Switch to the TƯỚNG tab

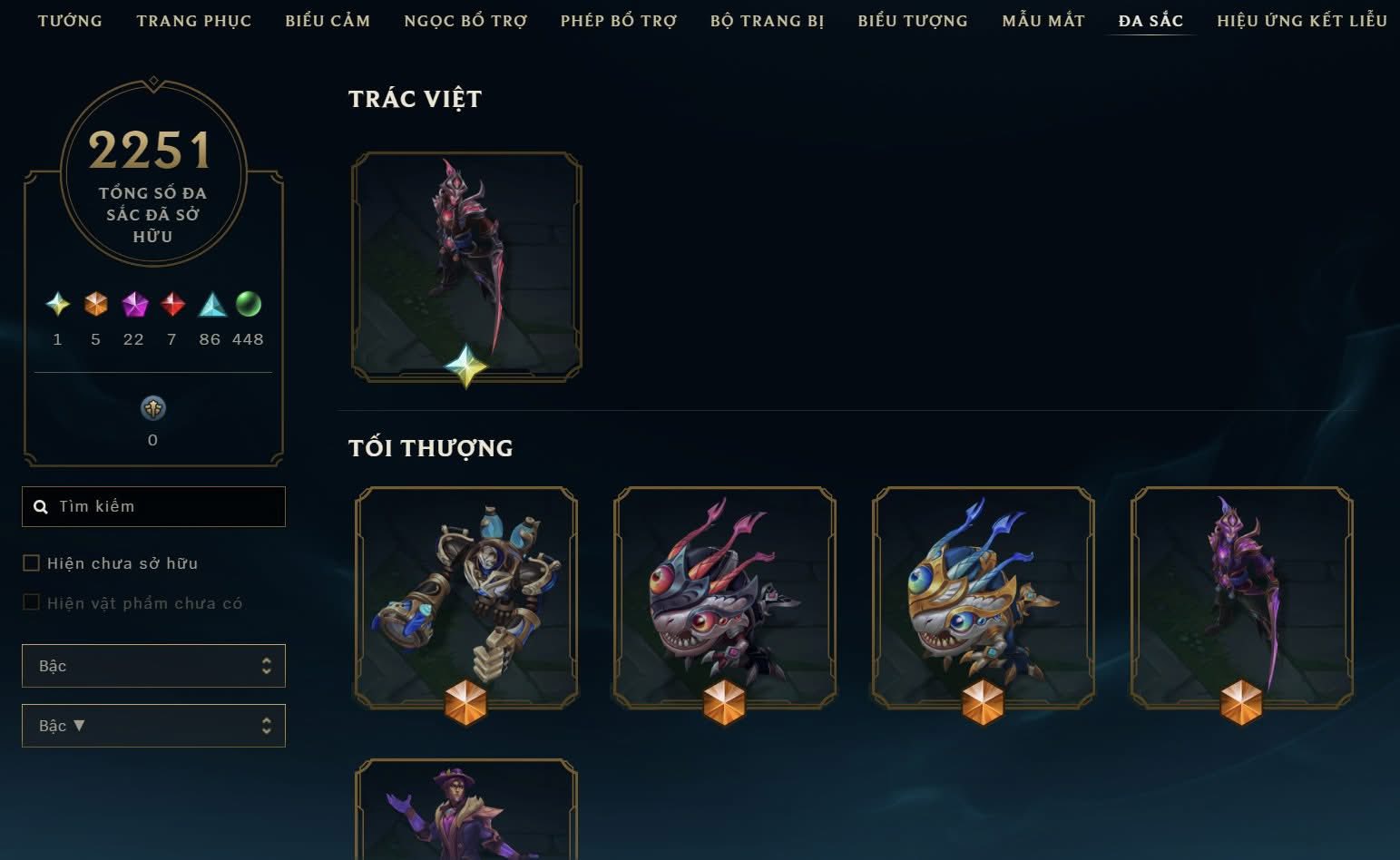pyautogui.click(x=70, y=20)
